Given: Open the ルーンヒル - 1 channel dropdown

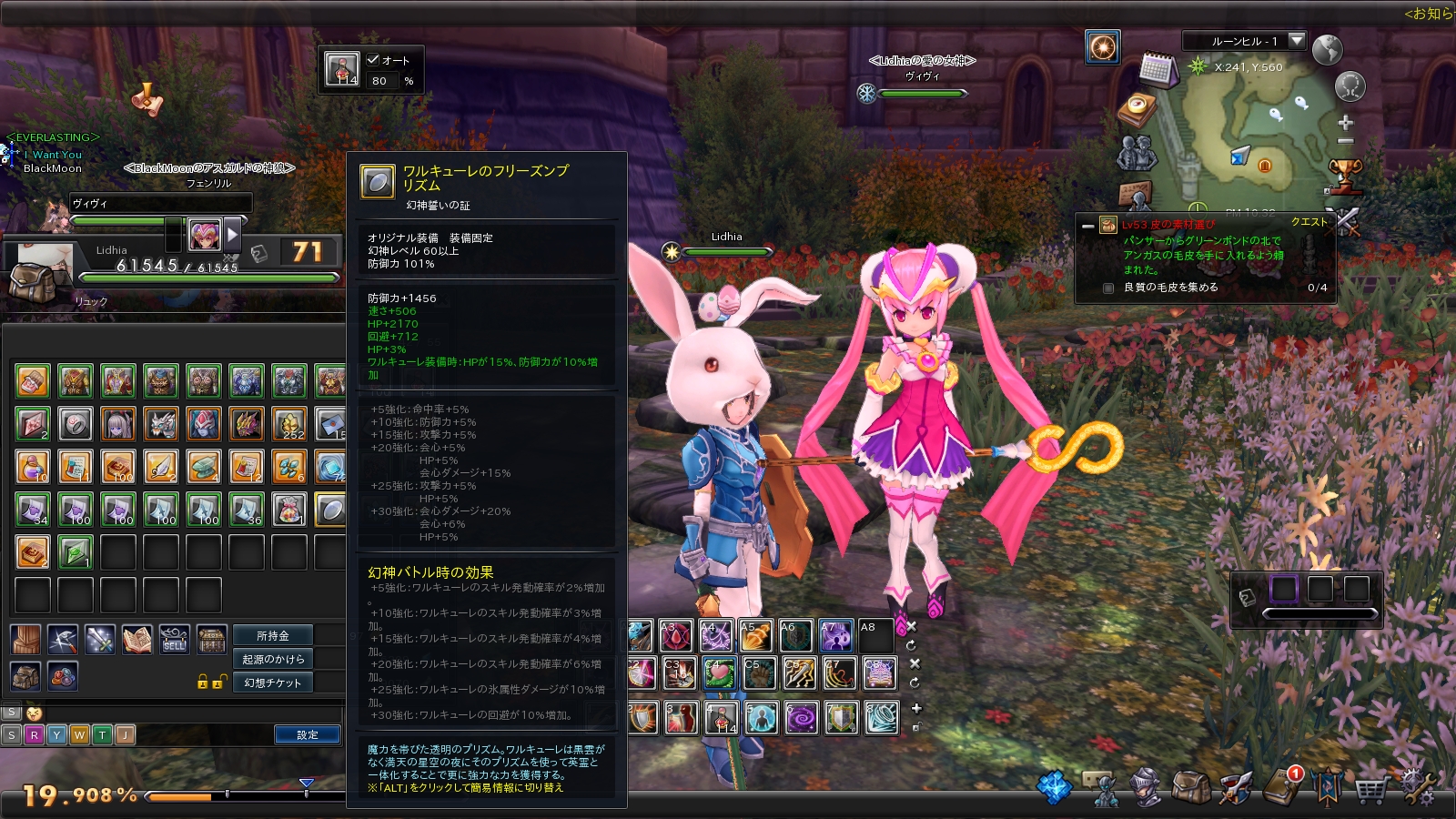Looking at the screenshot, I should [x=1295, y=40].
